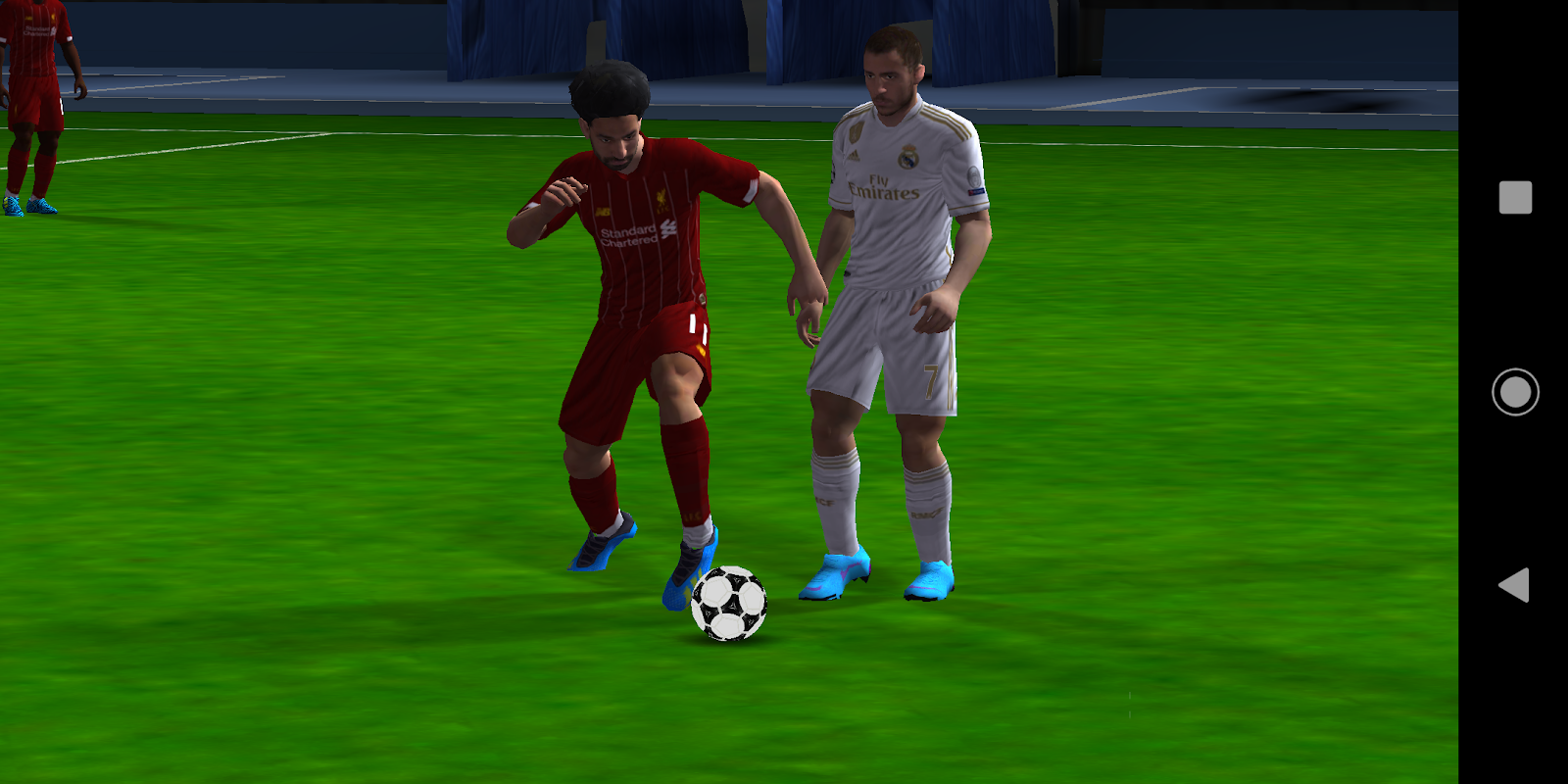The image size is (1568, 784).
Task: Select the Fly Emirates sponsor text
Action: [885, 188]
